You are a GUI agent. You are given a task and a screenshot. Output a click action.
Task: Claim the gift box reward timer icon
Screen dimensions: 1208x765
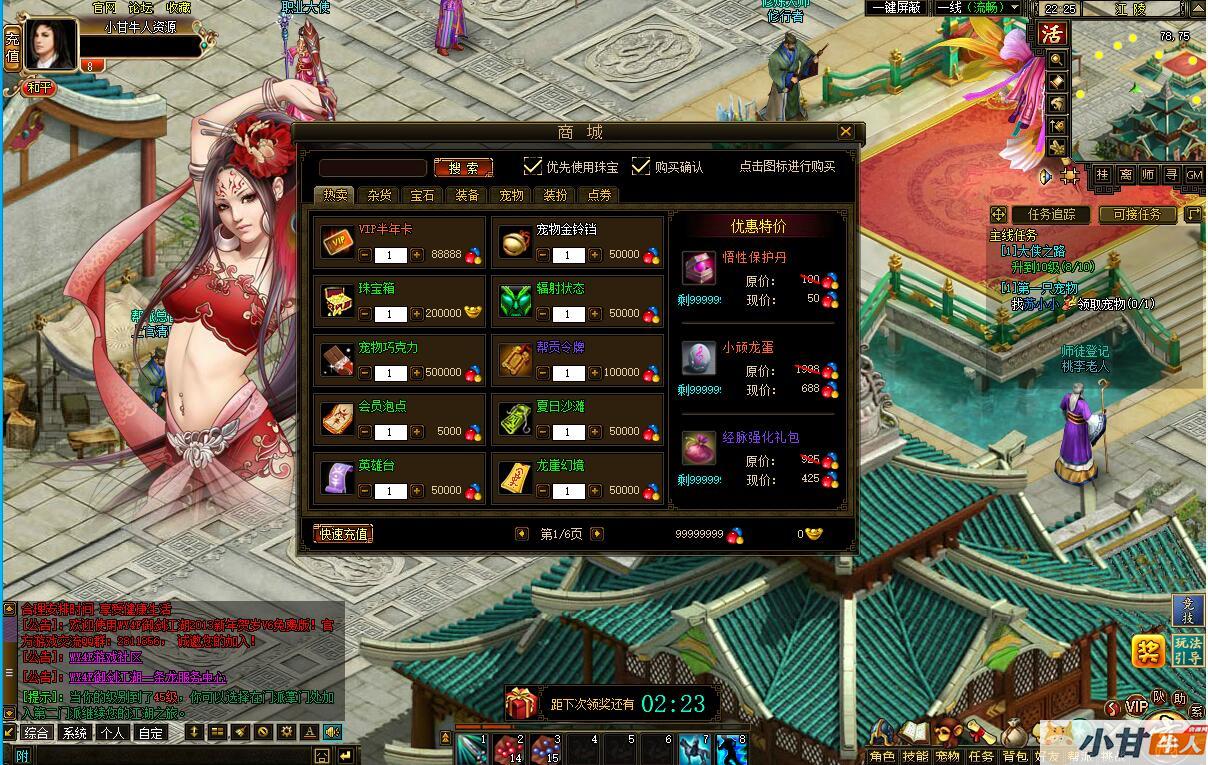[x=520, y=703]
